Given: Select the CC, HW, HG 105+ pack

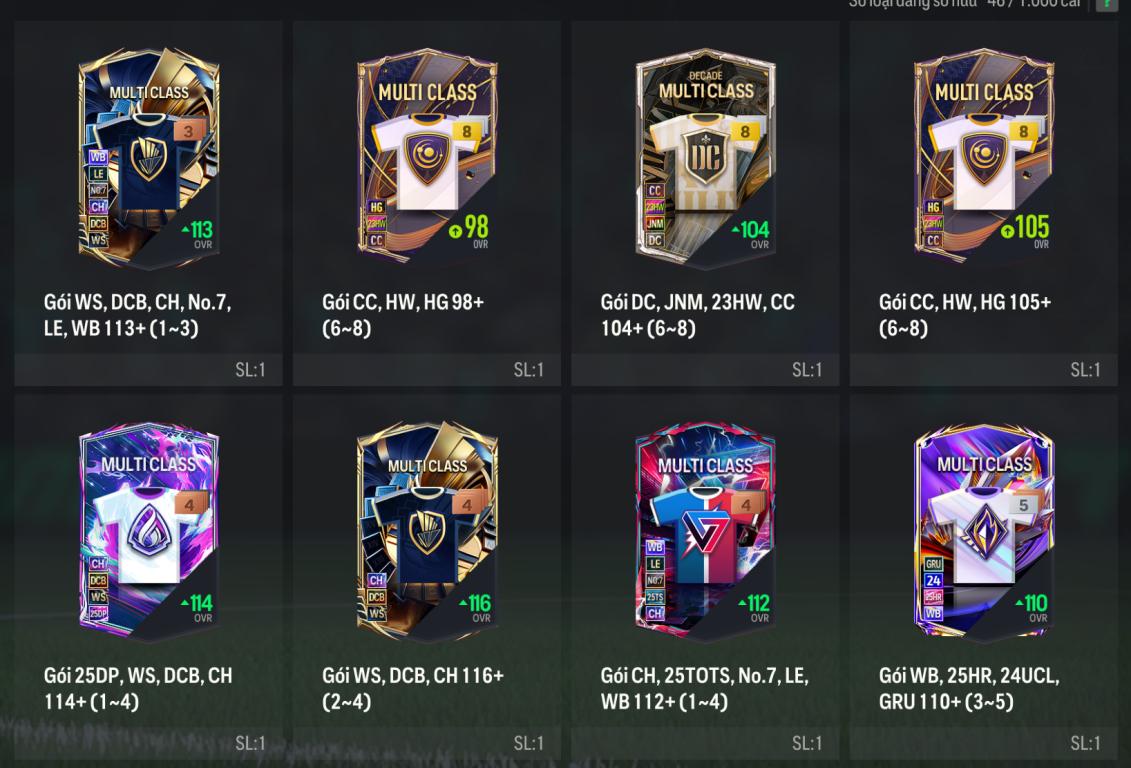Looking at the screenshot, I should [984, 160].
